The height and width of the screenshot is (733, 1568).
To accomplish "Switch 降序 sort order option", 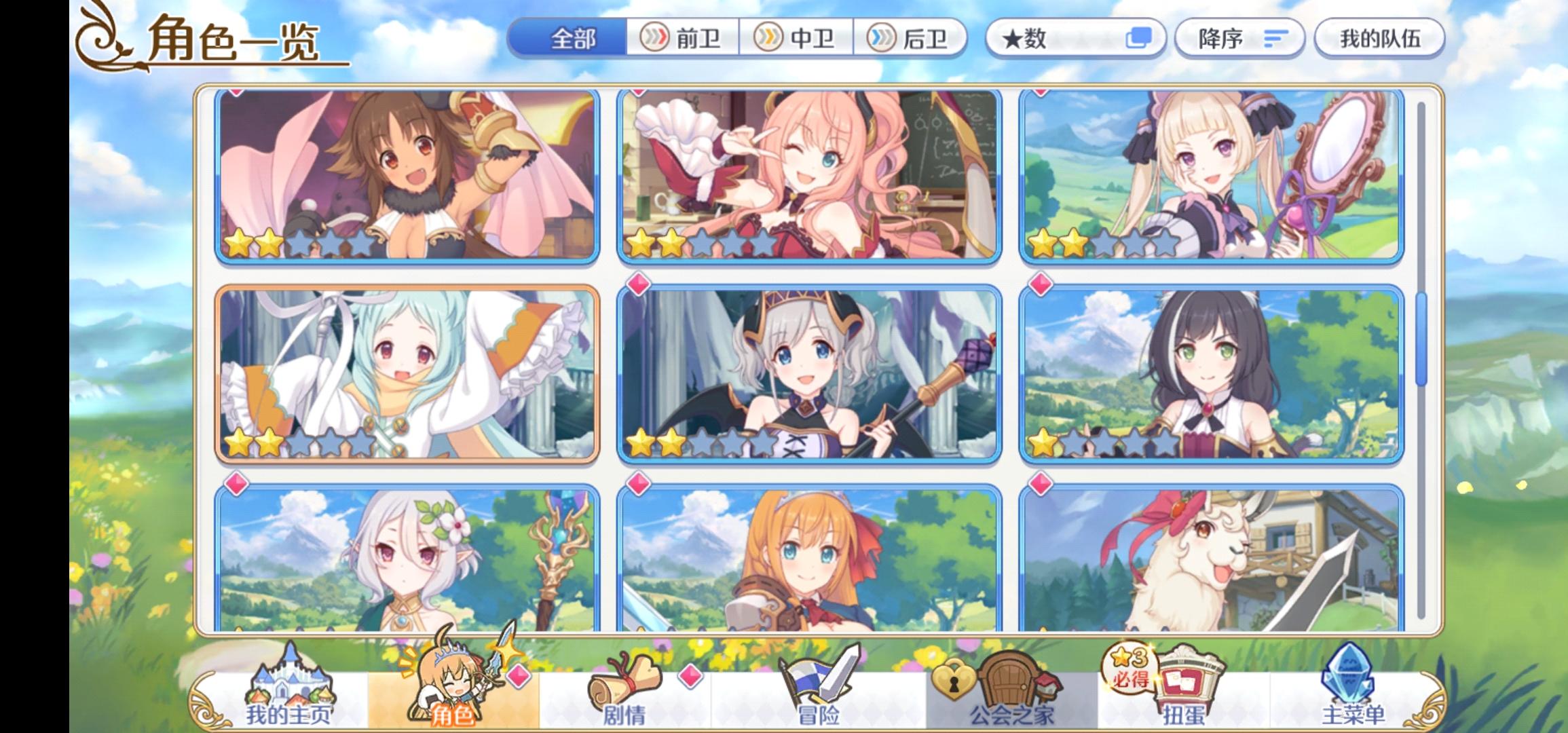I will pos(1239,39).
